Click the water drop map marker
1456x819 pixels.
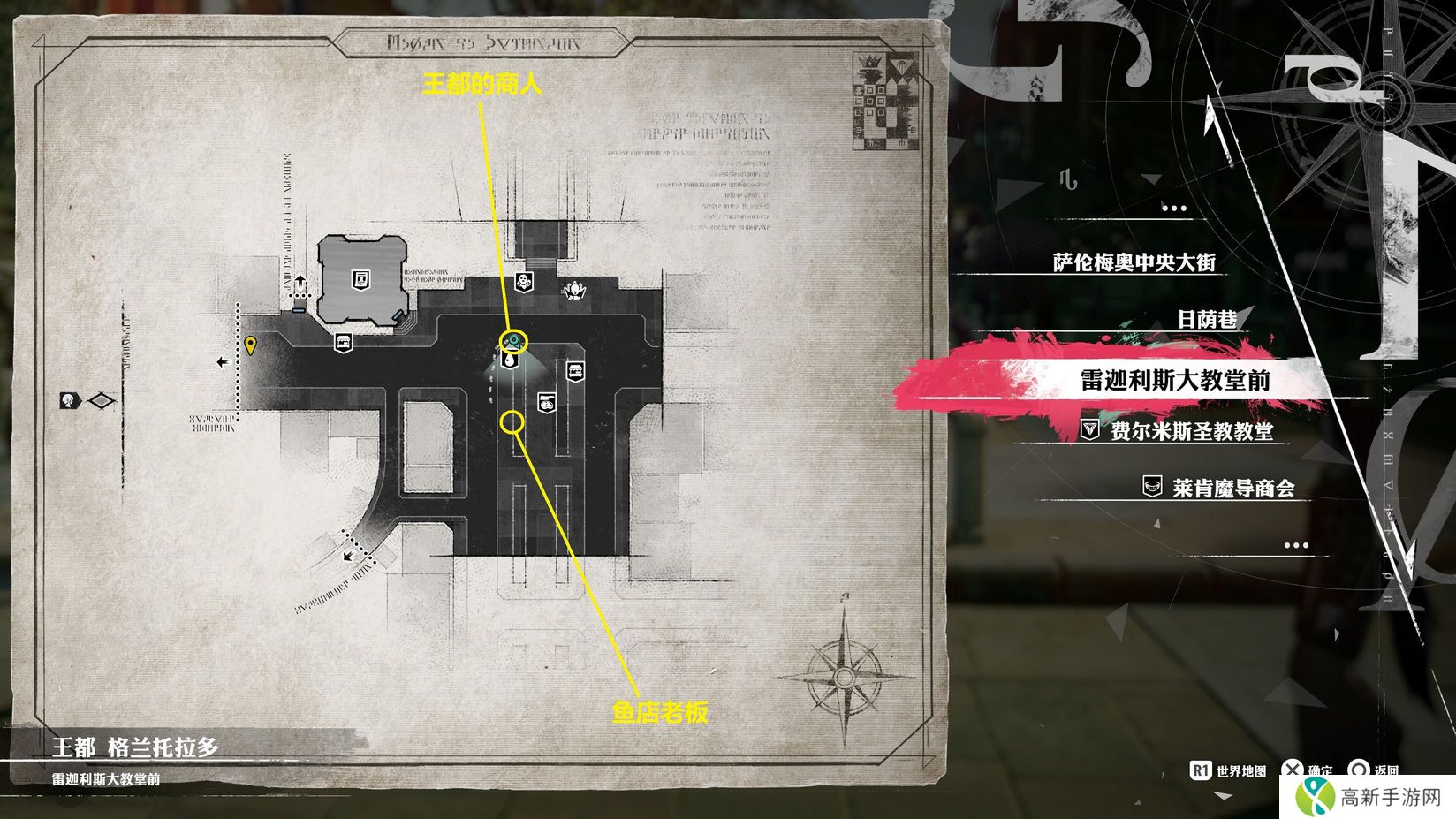tap(510, 360)
